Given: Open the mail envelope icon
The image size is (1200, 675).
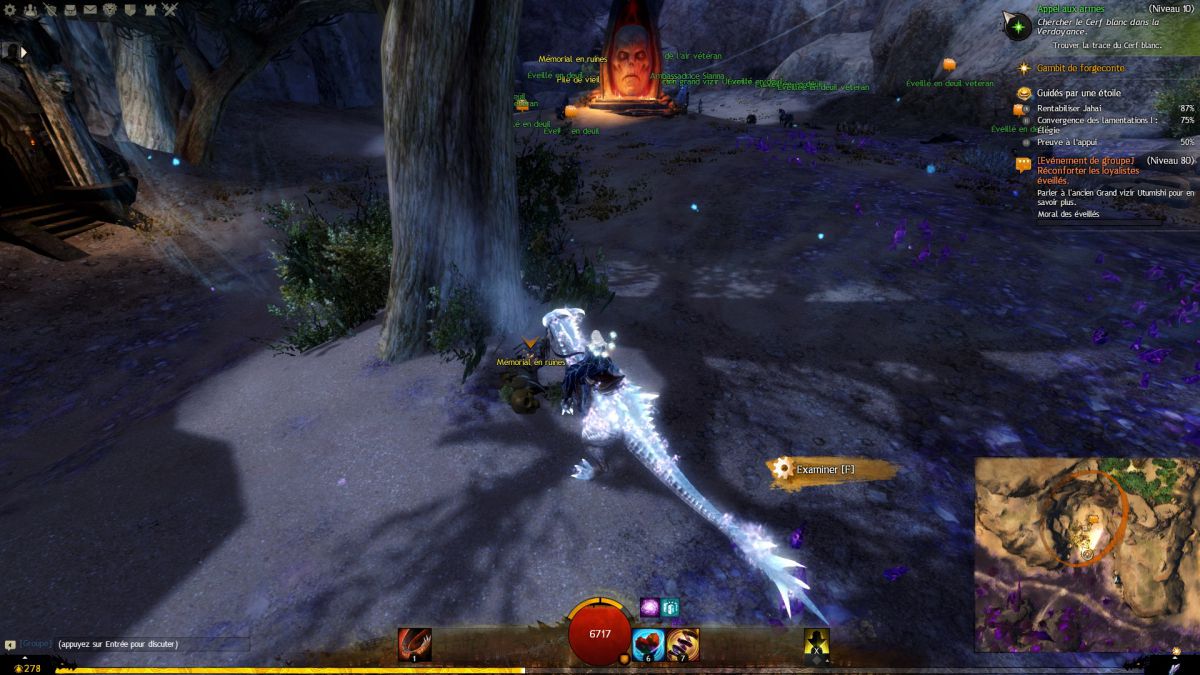Looking at the screenshot, I should pos(90,10).
